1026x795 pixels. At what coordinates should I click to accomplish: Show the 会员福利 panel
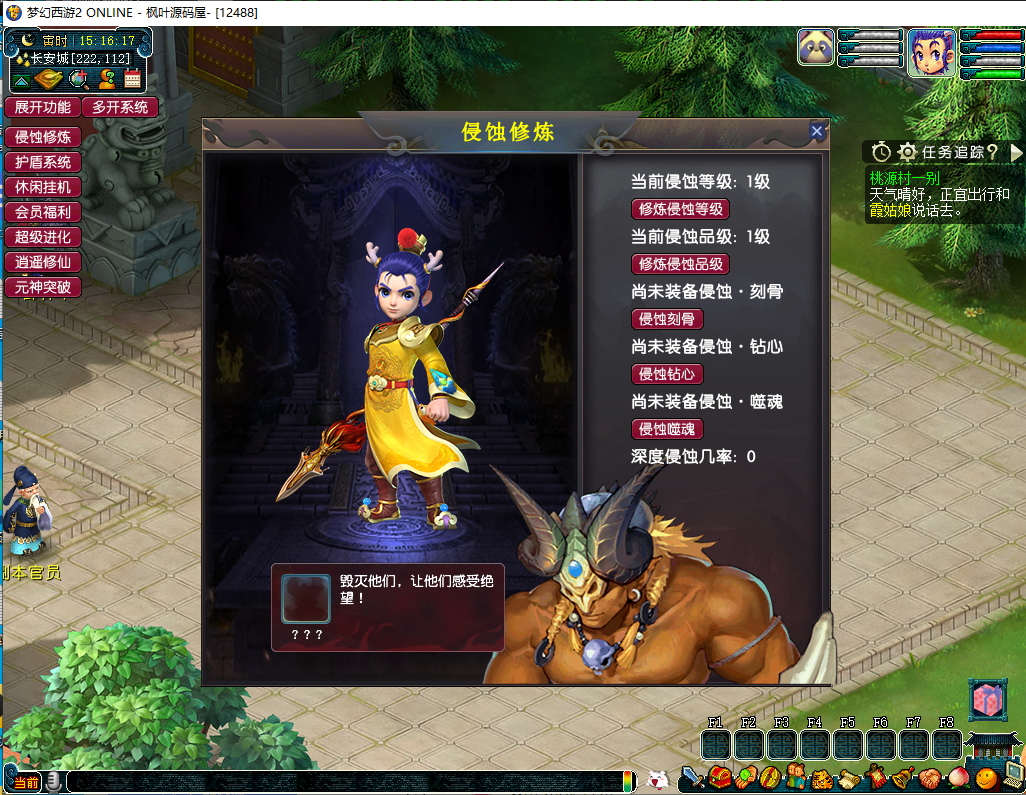tap(42, 212)
